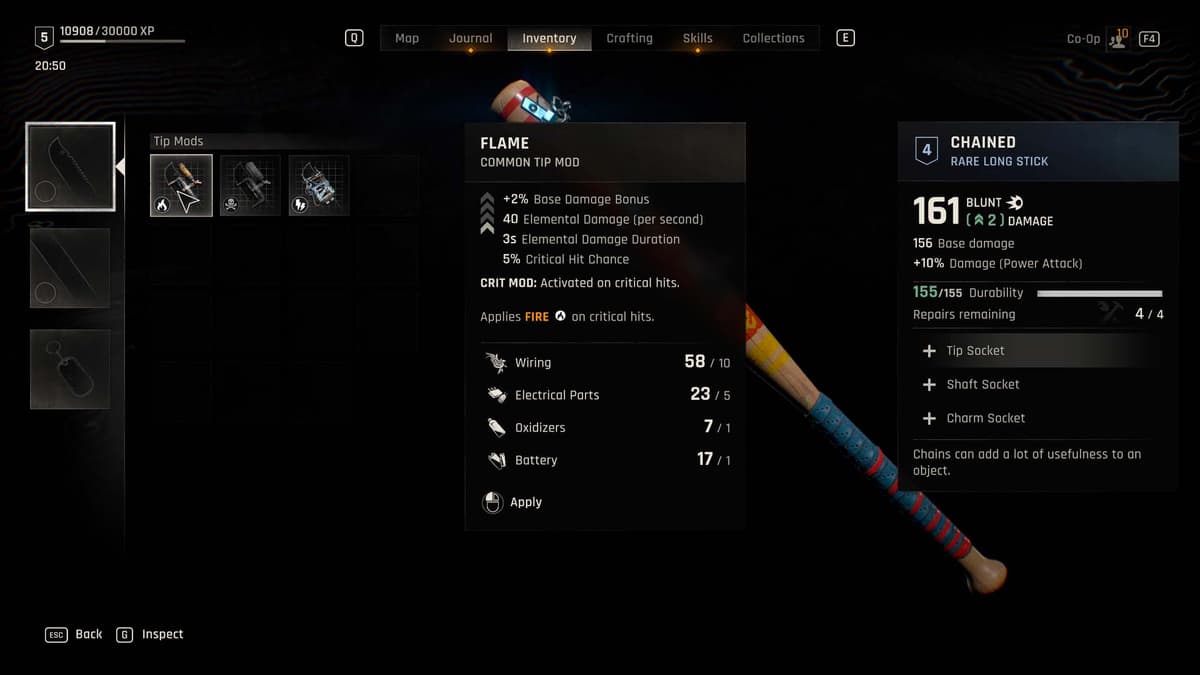Select the shaft mod slot
1200x675 pixels.
70,267
